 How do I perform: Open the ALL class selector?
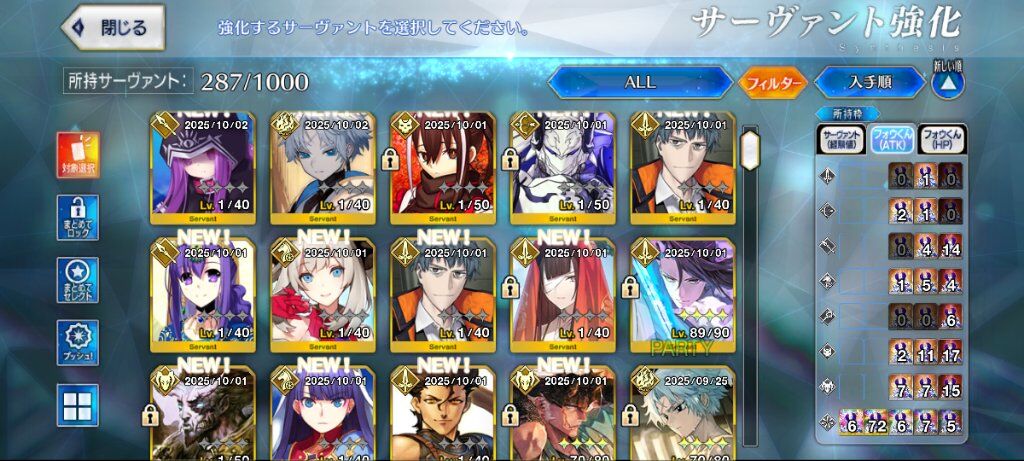point(639,83)
